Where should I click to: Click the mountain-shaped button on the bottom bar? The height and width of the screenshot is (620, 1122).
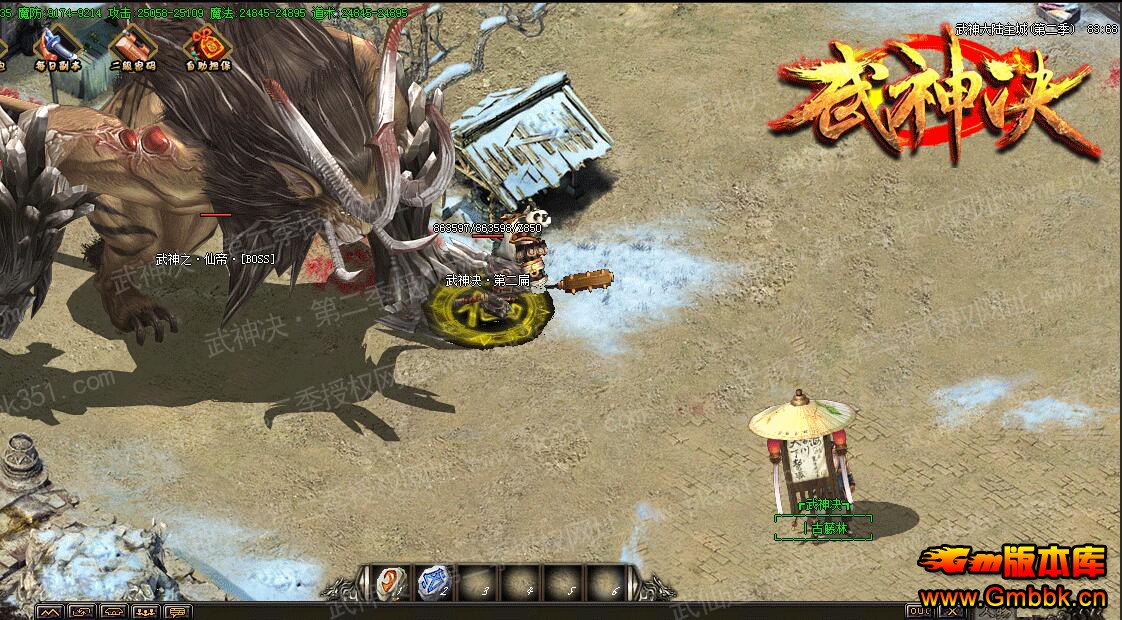(50, 611)
